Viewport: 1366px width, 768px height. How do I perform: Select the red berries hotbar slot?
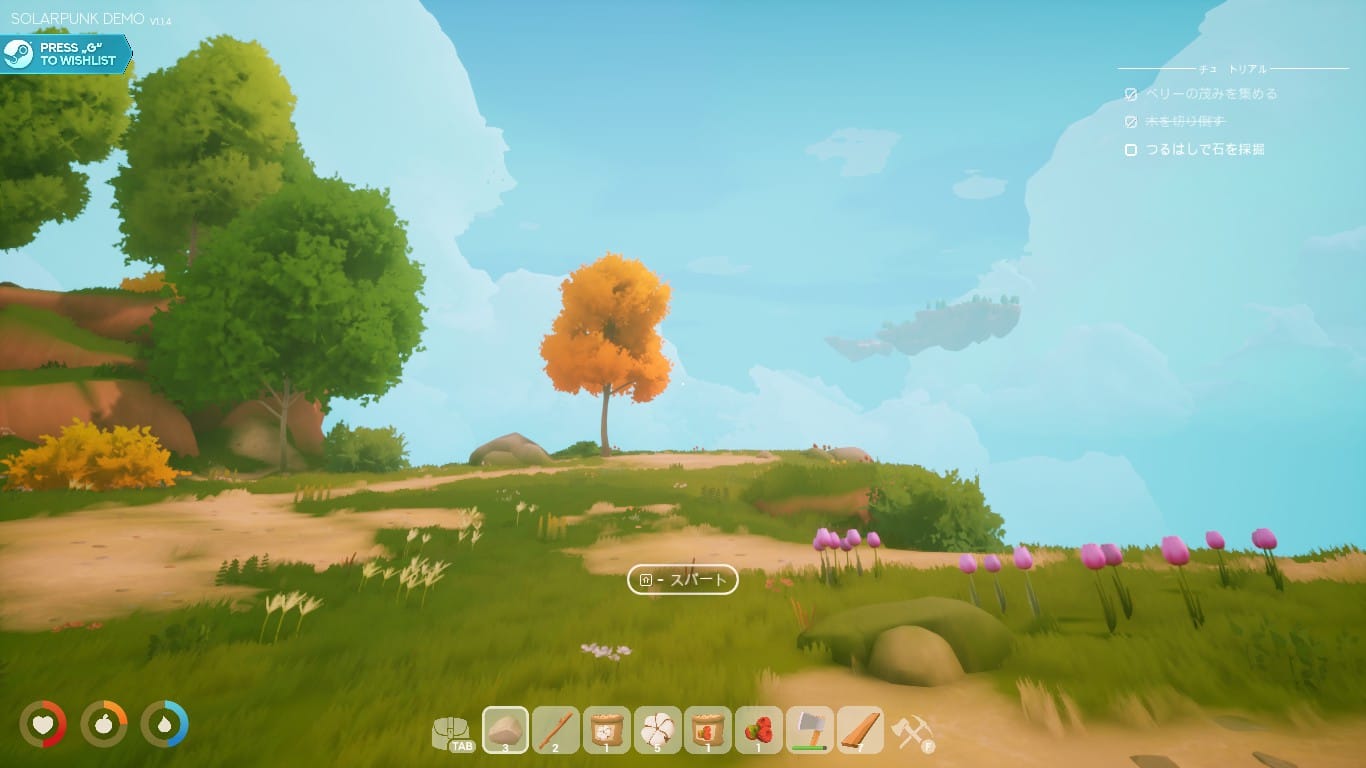pyautogui.click(x=759, y=730)
